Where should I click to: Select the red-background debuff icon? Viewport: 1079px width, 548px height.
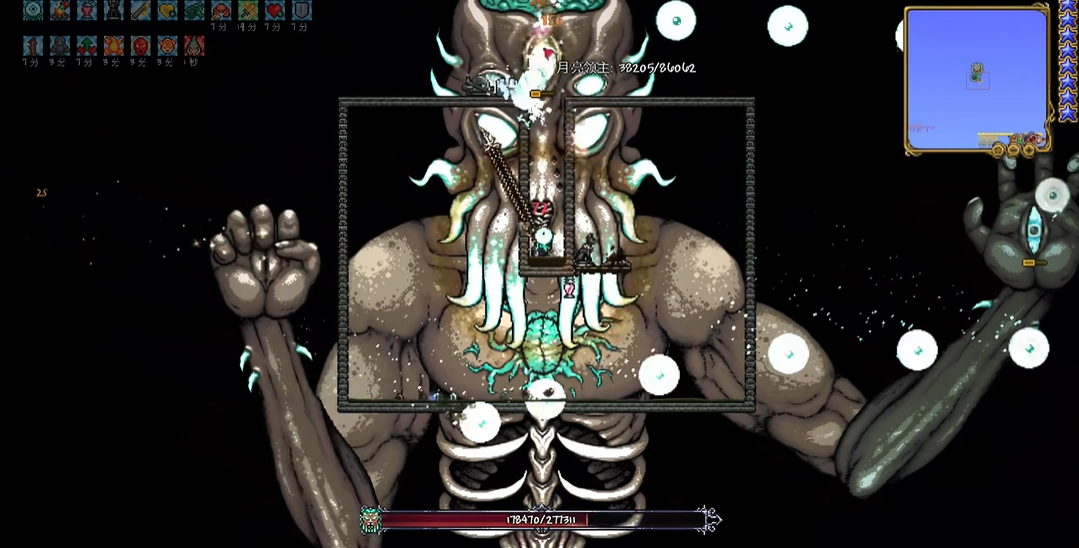194,46
